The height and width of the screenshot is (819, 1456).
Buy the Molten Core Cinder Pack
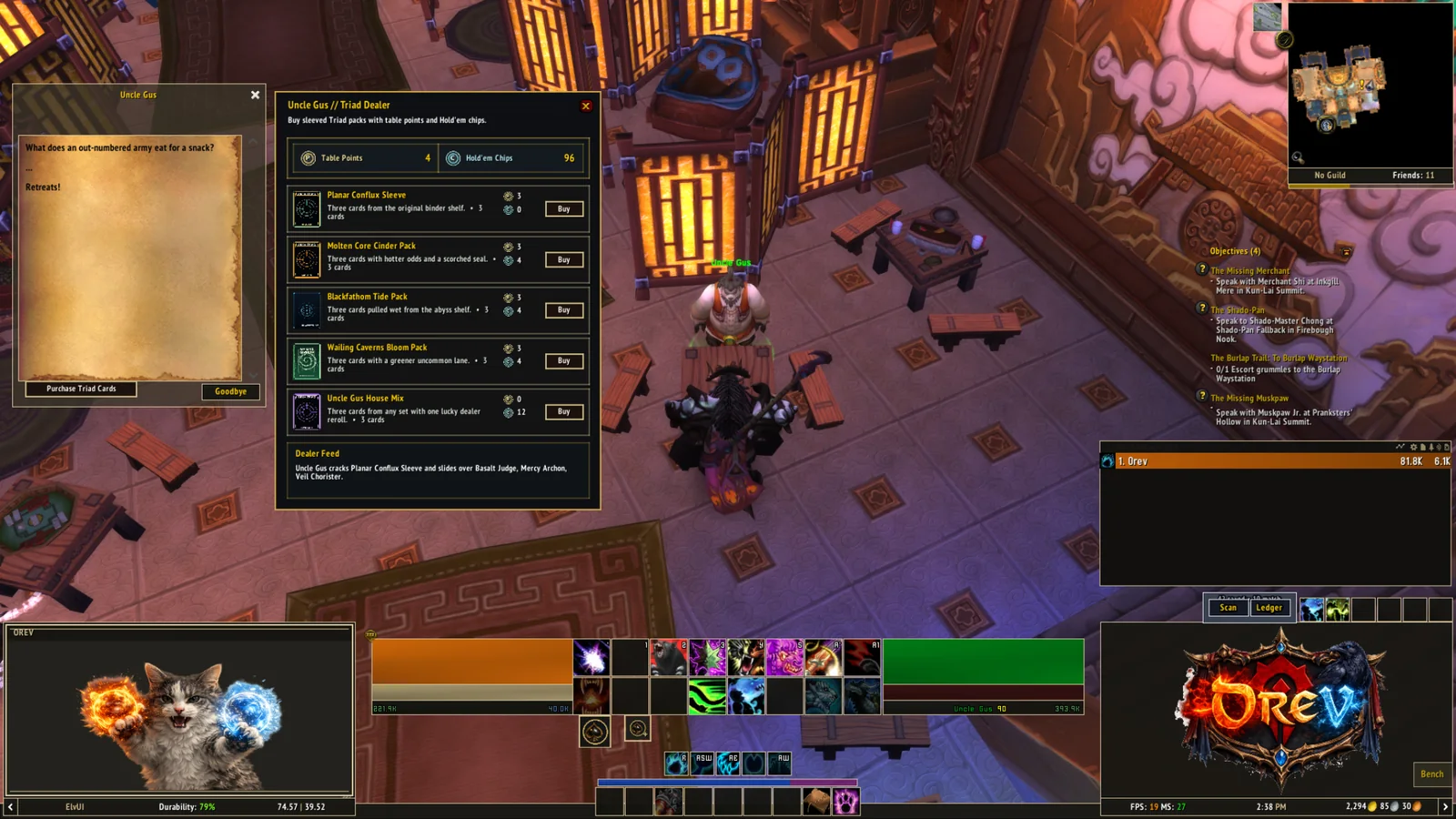click(x=563, y=259)
